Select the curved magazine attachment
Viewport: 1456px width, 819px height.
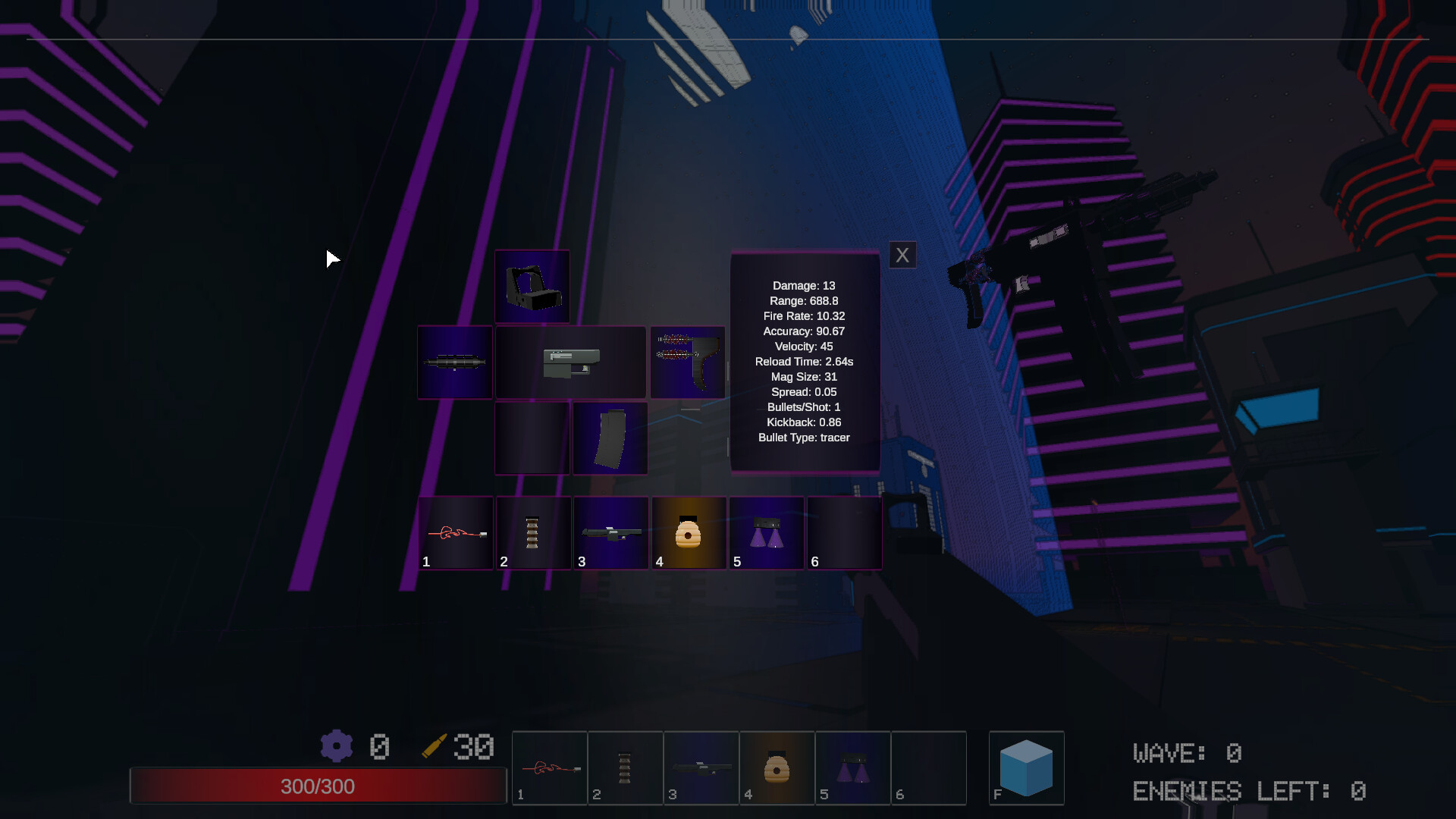point(610,438)
